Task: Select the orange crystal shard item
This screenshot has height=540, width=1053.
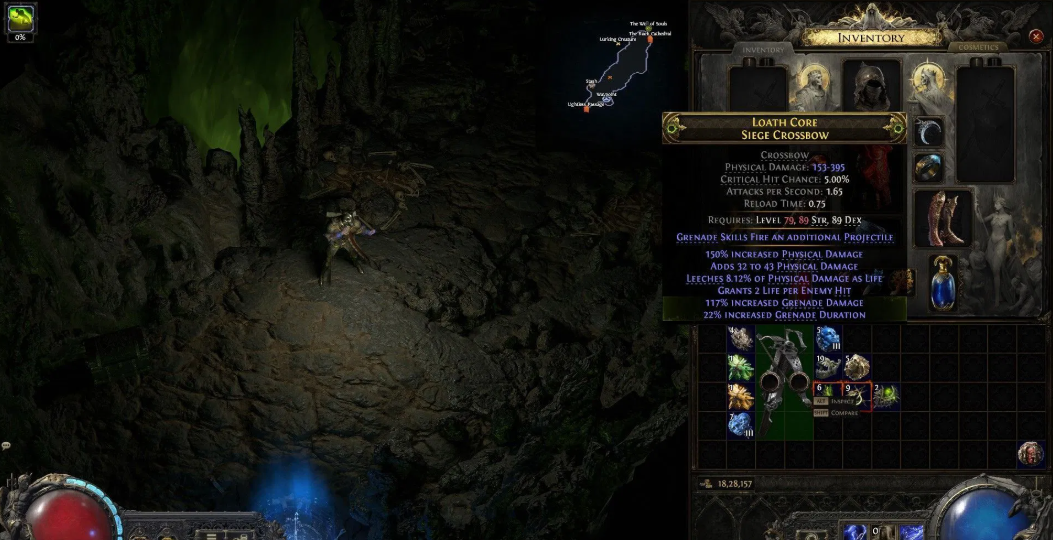Action: [740, 397]
